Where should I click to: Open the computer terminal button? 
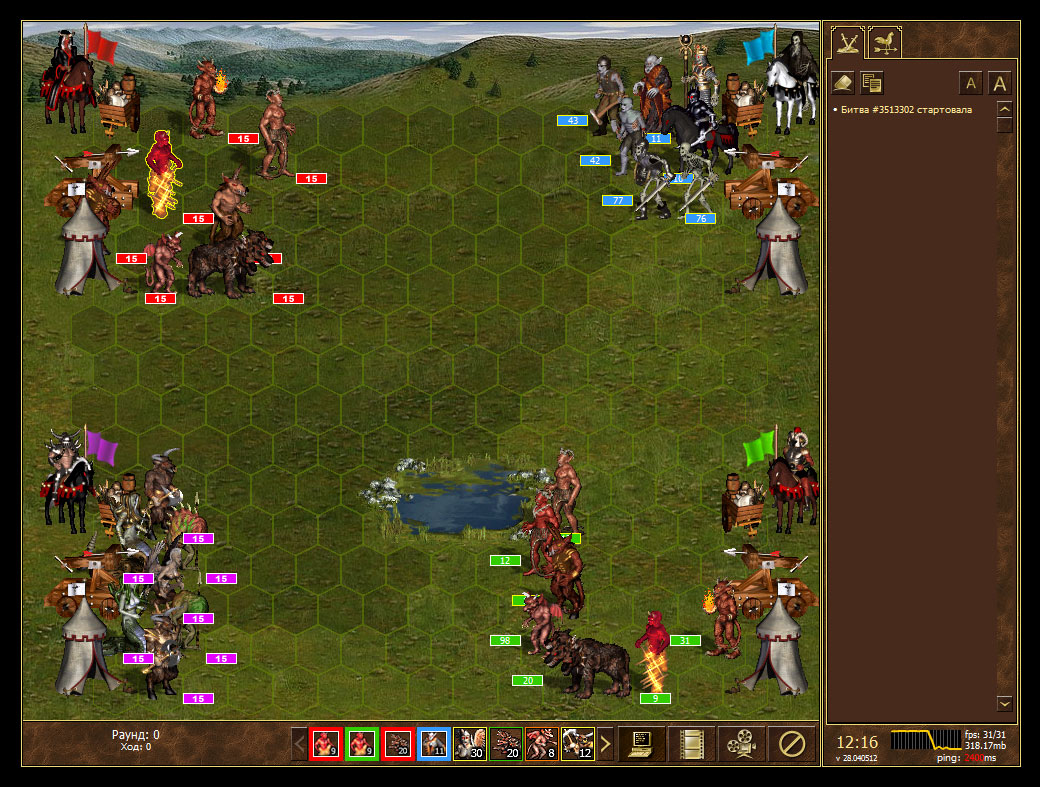point(642,744)
